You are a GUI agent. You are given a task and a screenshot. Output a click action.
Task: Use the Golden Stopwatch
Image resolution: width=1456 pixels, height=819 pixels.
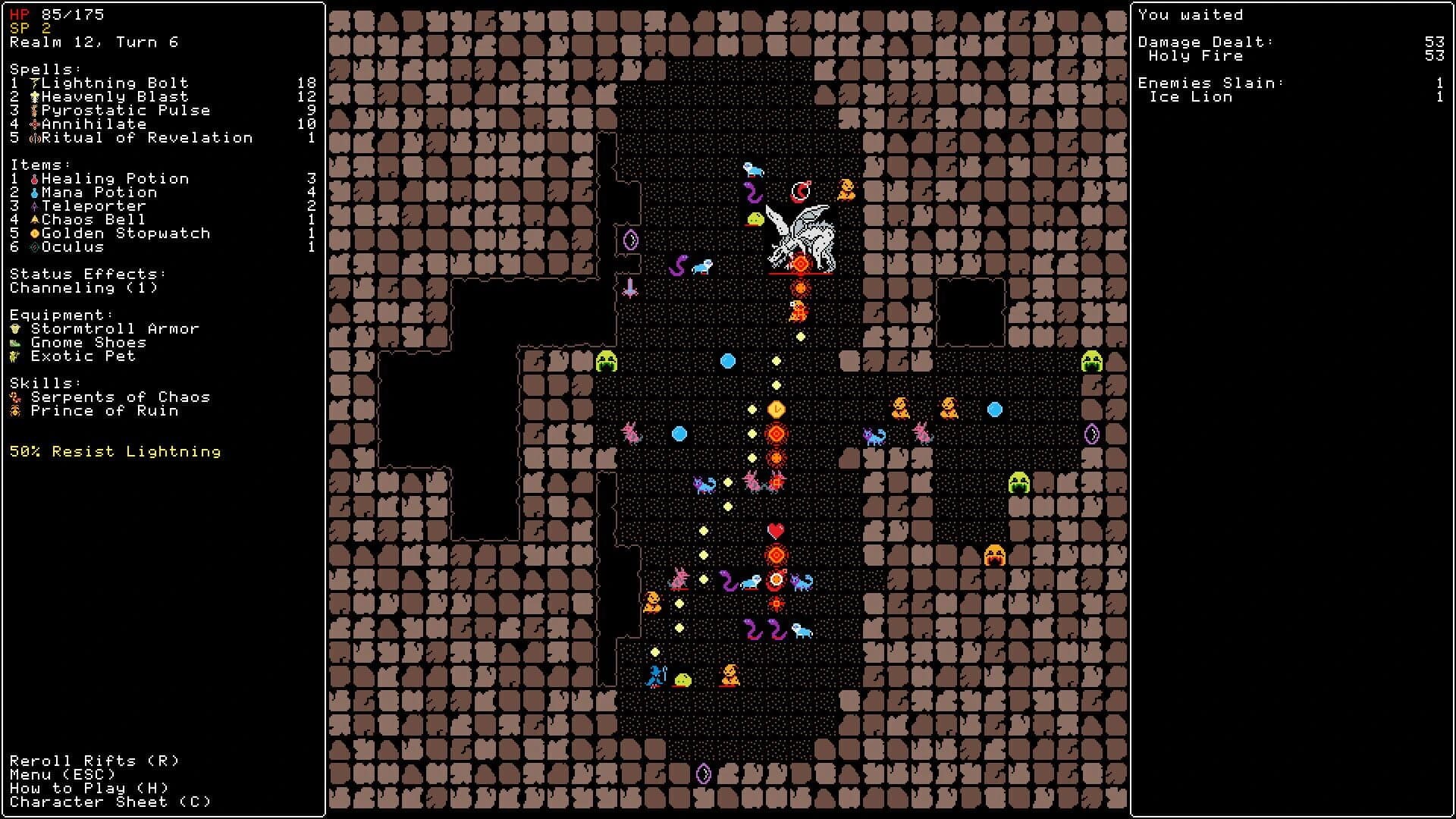pyautogui.click(x=125, y=233)
